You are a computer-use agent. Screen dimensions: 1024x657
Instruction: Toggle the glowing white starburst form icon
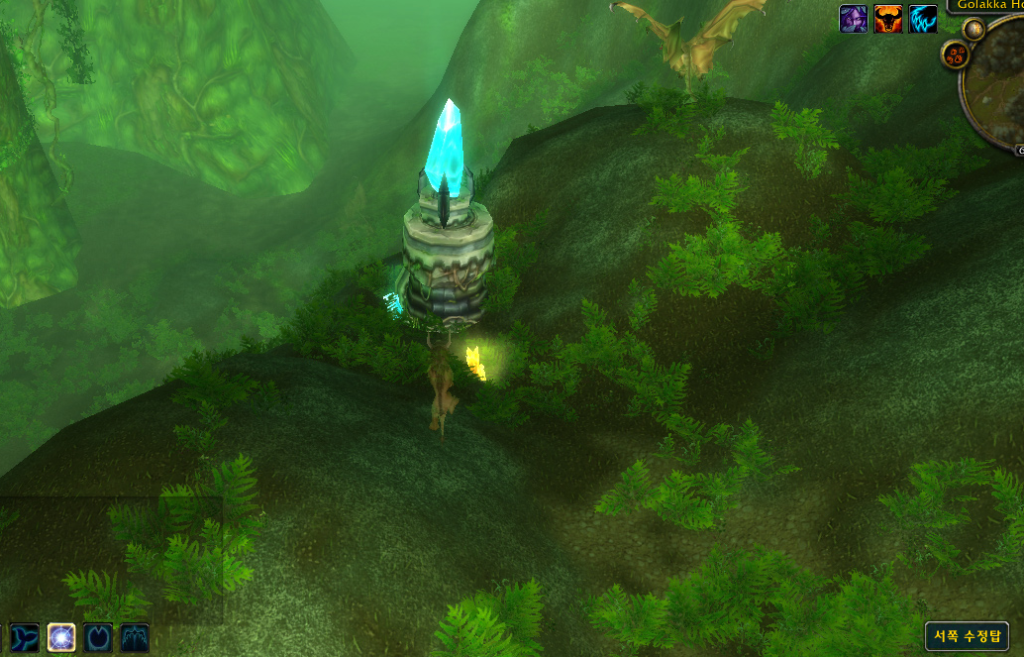coord(61,637)
